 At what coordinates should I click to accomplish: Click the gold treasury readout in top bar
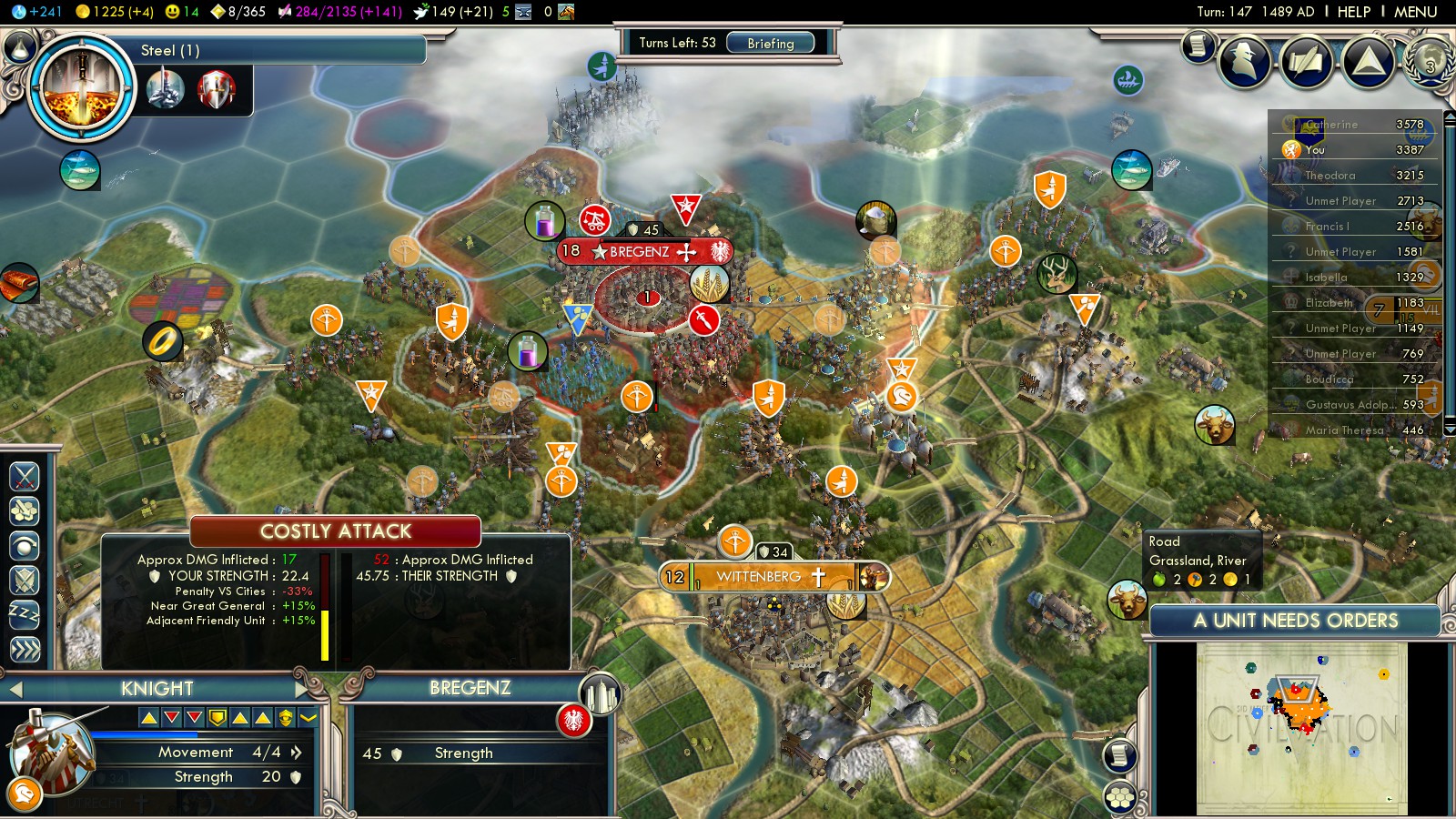click(114, 12)
